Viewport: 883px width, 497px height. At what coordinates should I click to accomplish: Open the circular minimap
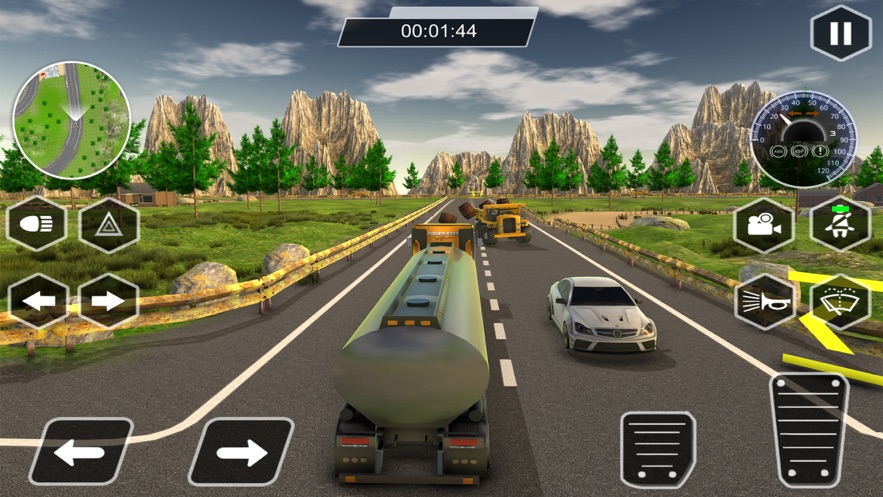71,121
